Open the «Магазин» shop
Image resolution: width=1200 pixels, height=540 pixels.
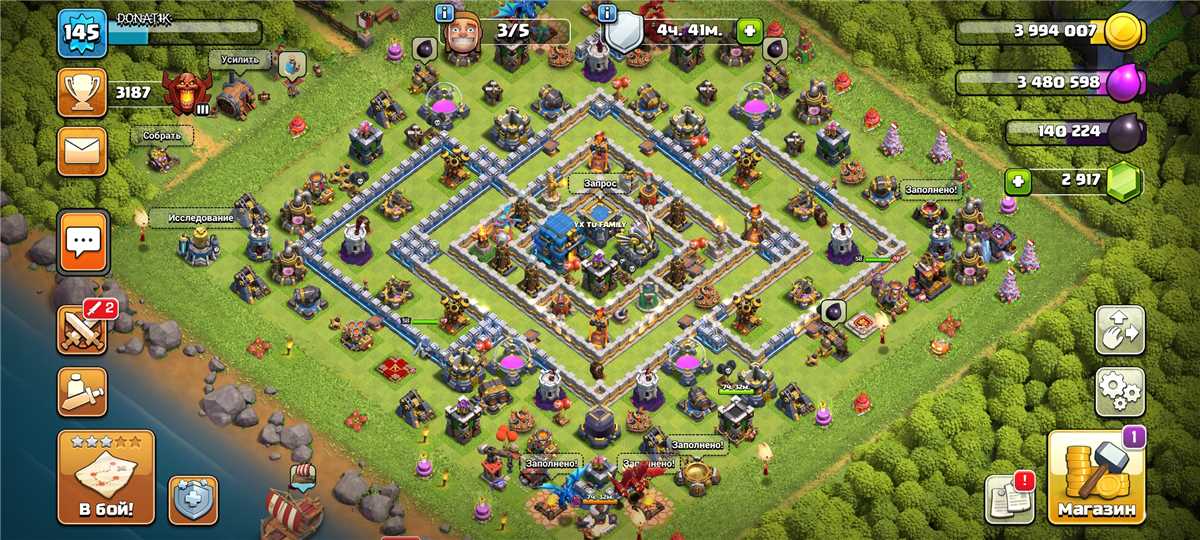point(1096,478)
